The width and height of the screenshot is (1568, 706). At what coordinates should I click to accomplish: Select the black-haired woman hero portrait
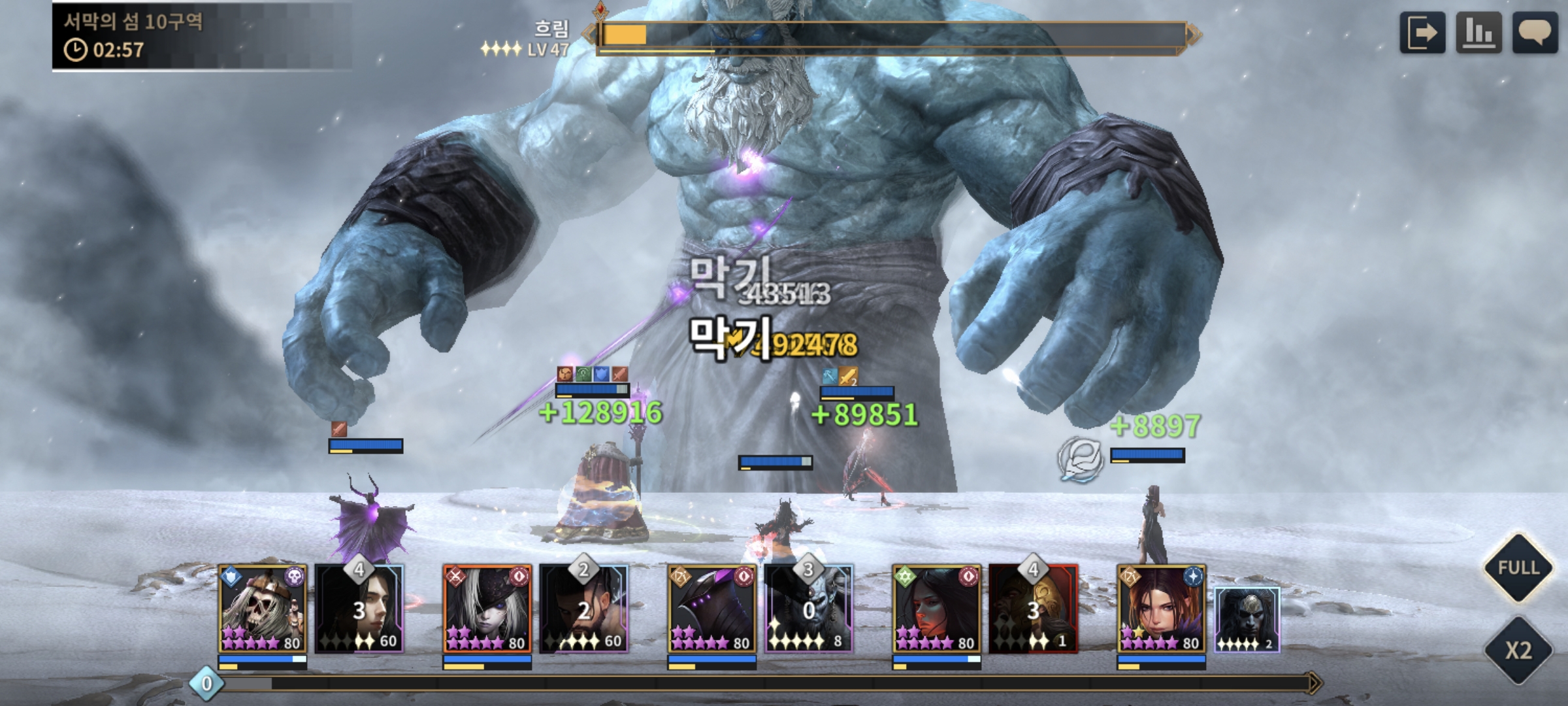[x=936, y=609]
